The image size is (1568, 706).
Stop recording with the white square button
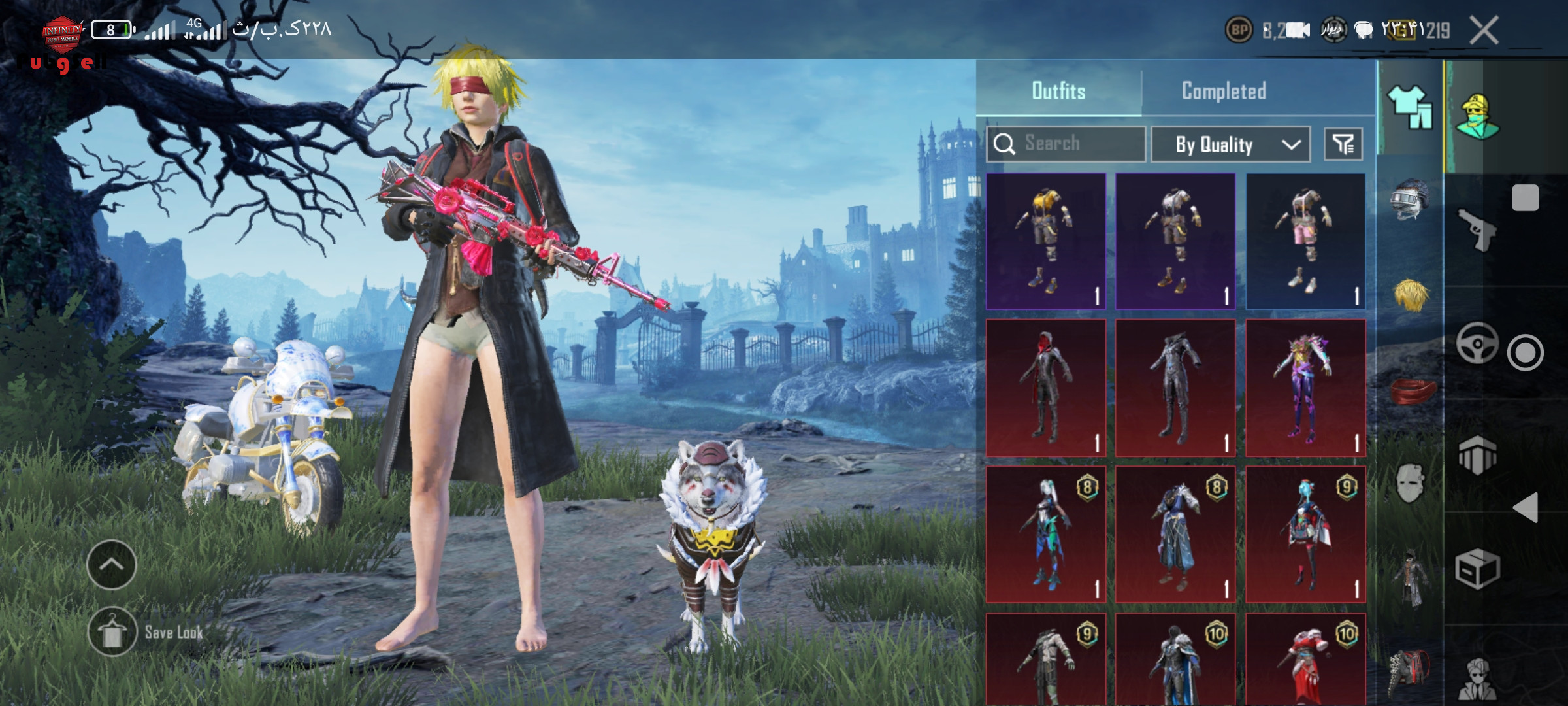click(x=1526, y=197)
